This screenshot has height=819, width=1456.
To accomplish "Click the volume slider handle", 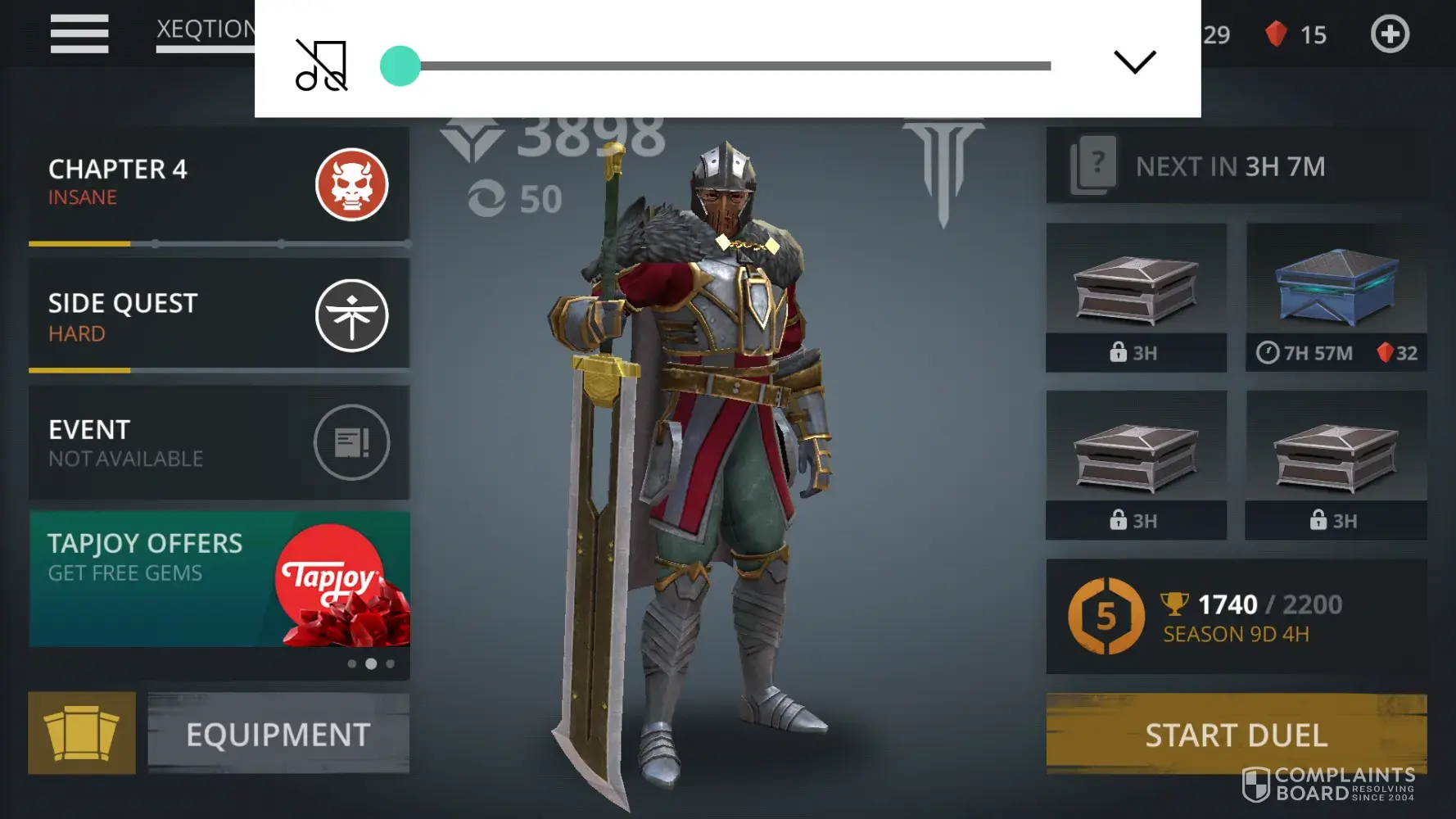I will (x=400, y=66).
